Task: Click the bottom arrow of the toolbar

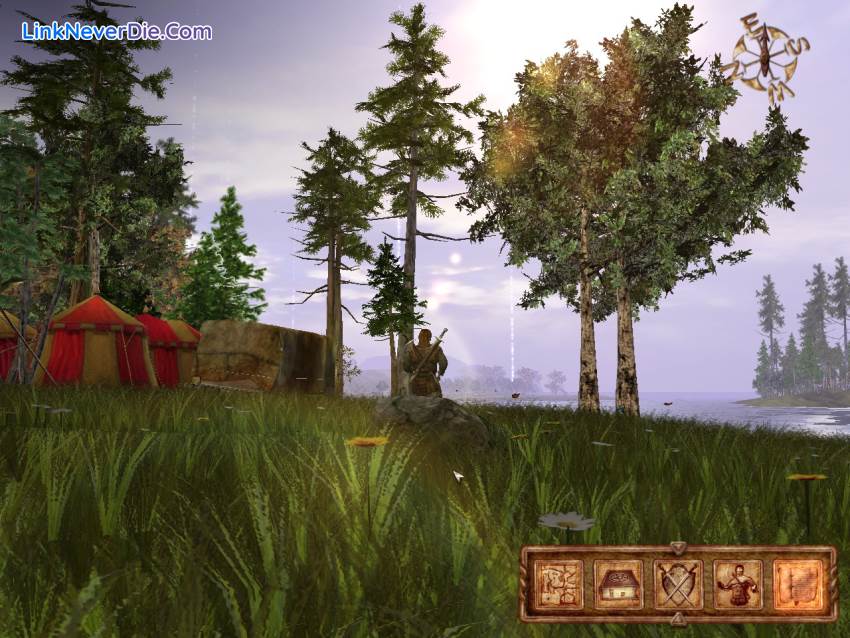Action: click(678, 619)
